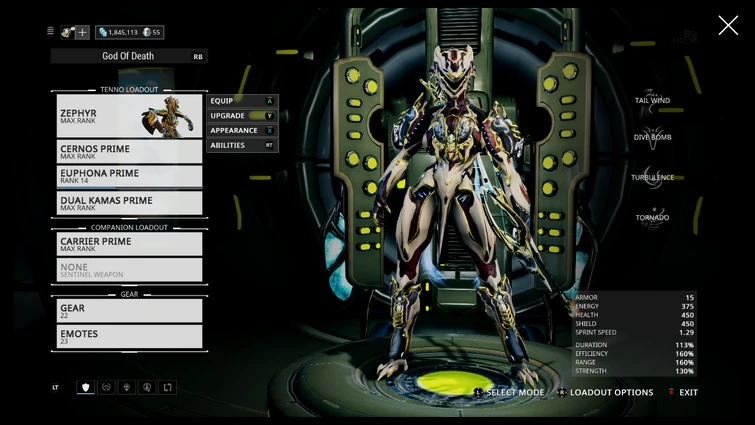Open the Gear loadout
The height and width of the screenshot is (425, 755).
pyautogui.click(x=128, y=311)
